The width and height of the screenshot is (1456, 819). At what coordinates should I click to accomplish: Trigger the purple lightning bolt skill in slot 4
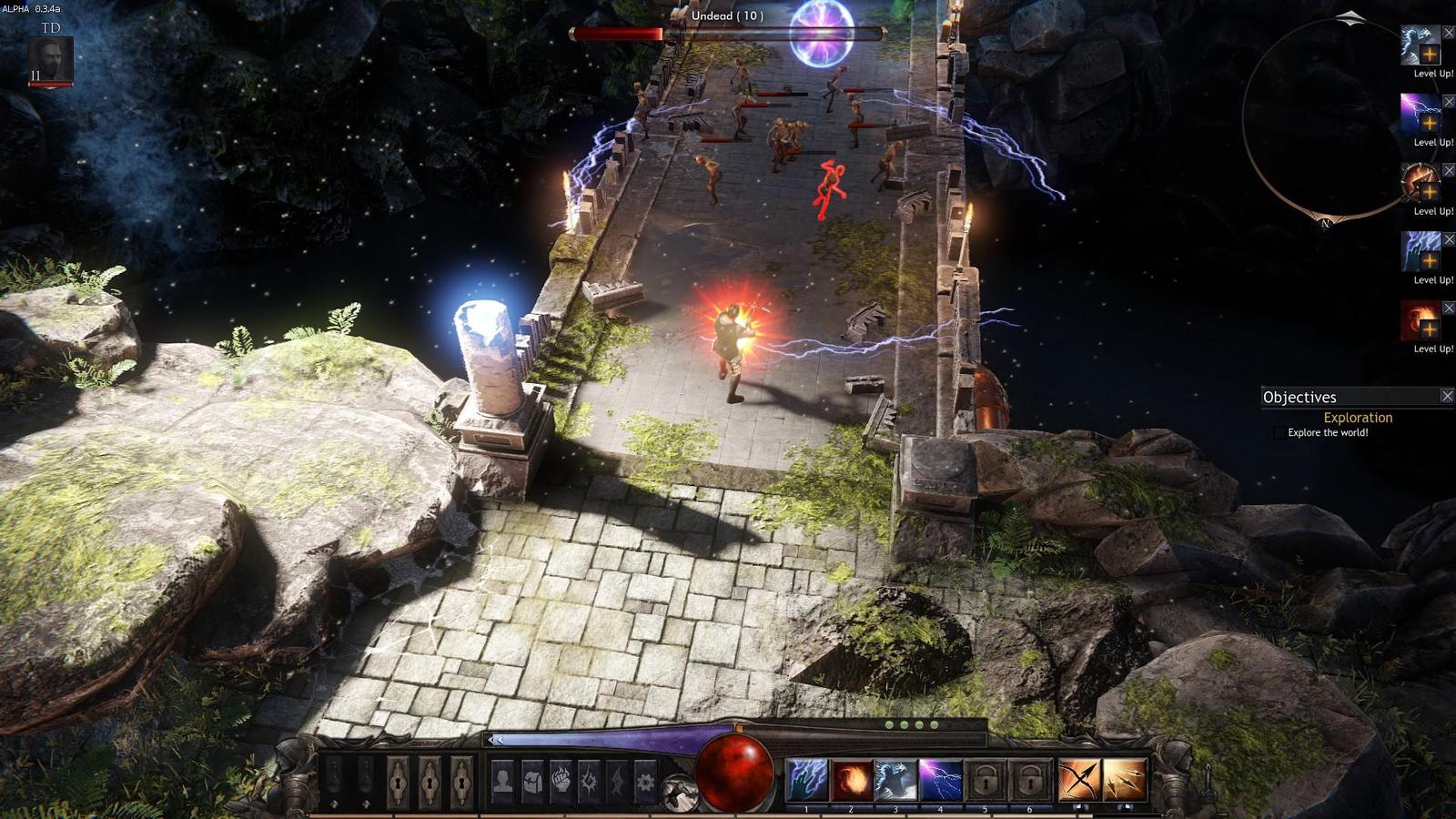tap(941, 781)
